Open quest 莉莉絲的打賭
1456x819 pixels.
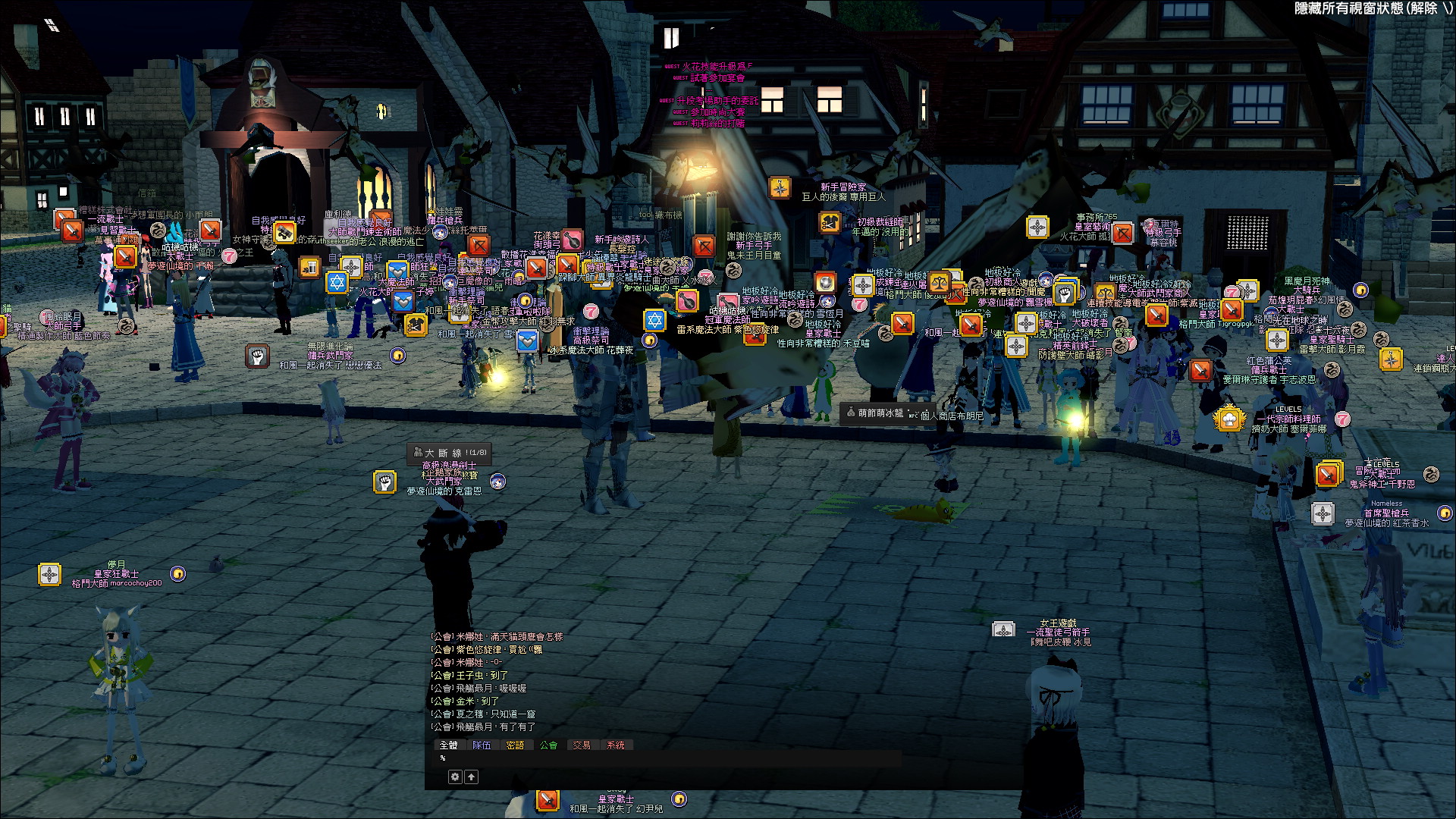717,123
